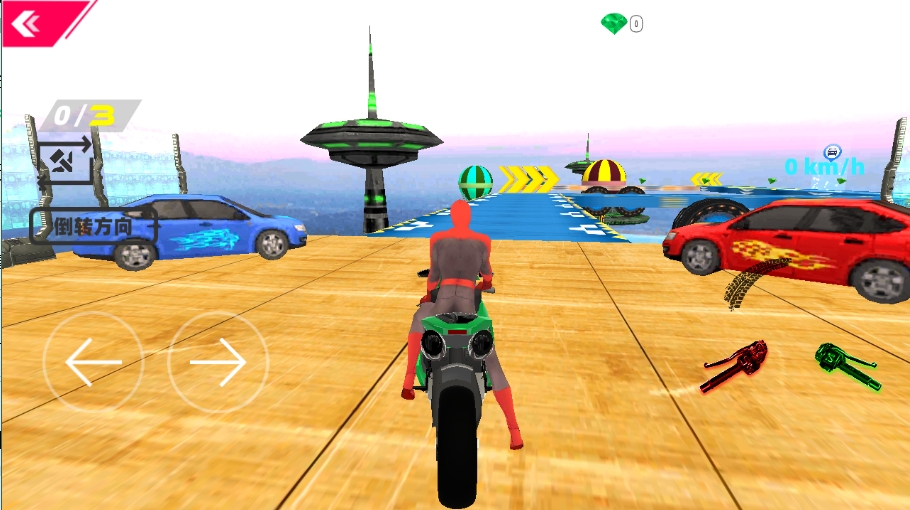Hit the red brake lever

click(x=736, y=365)
